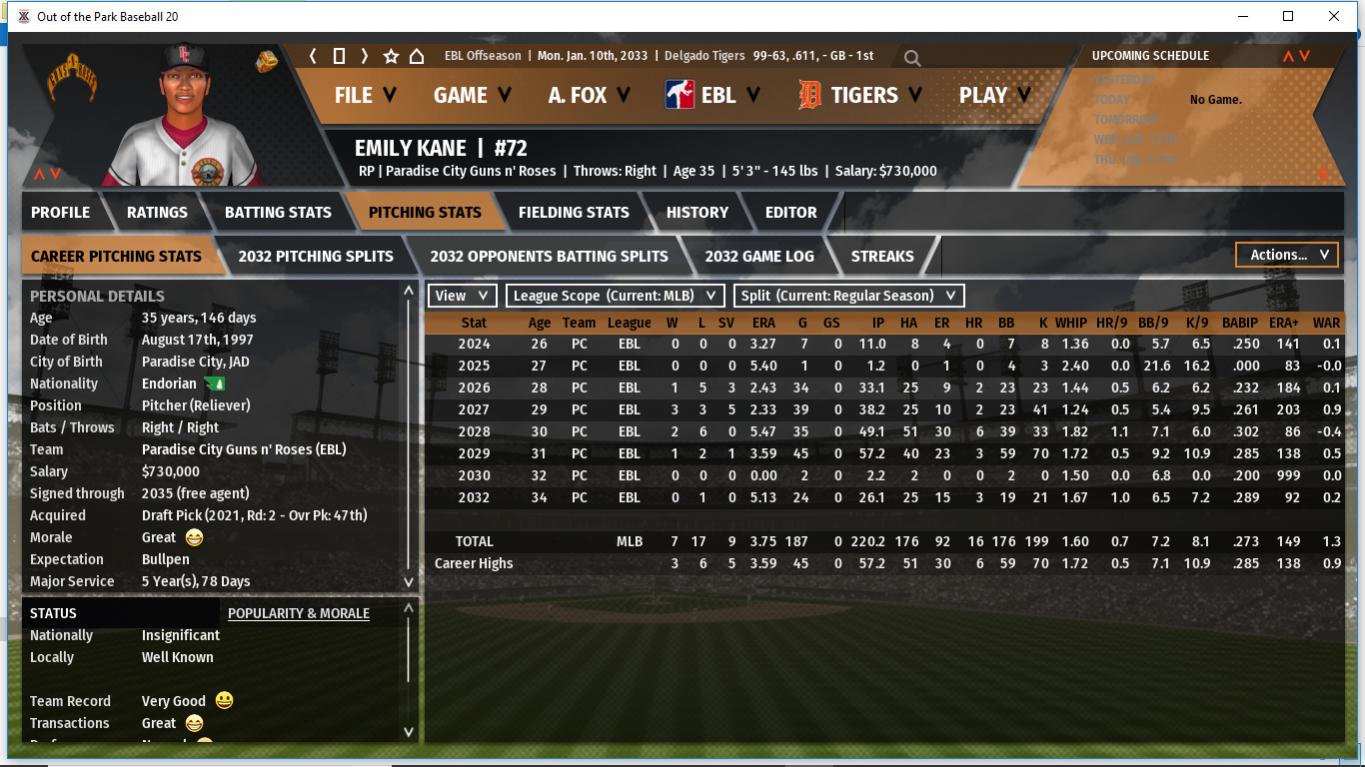
Task: Open the A. FOX manager menu
Action: coord(588,95)
